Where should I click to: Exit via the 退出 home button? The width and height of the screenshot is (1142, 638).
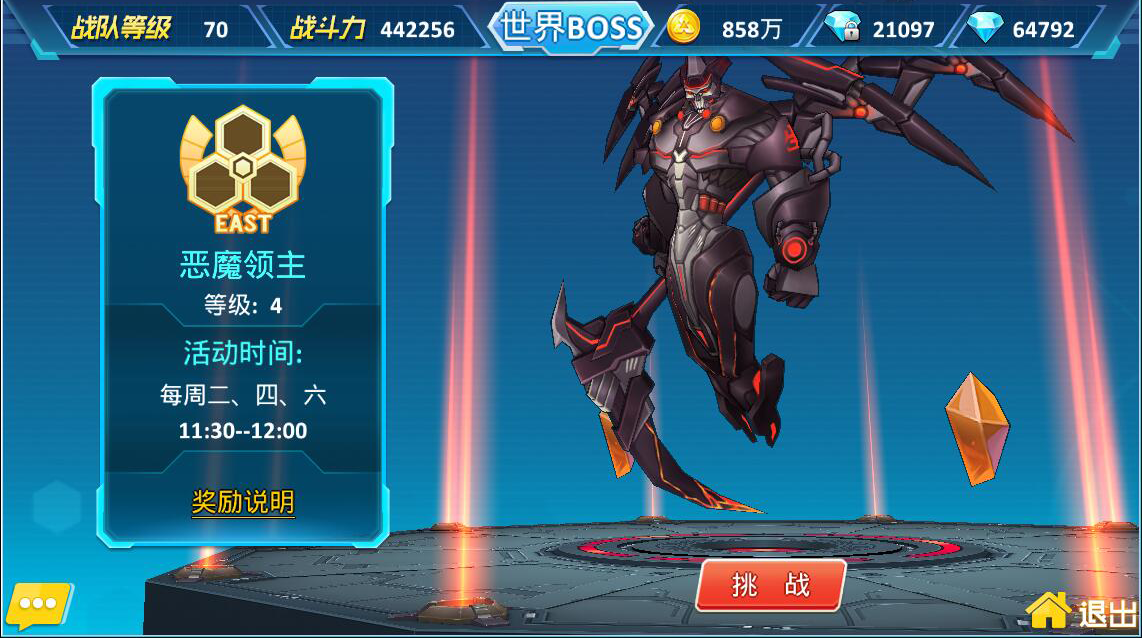1084,609
